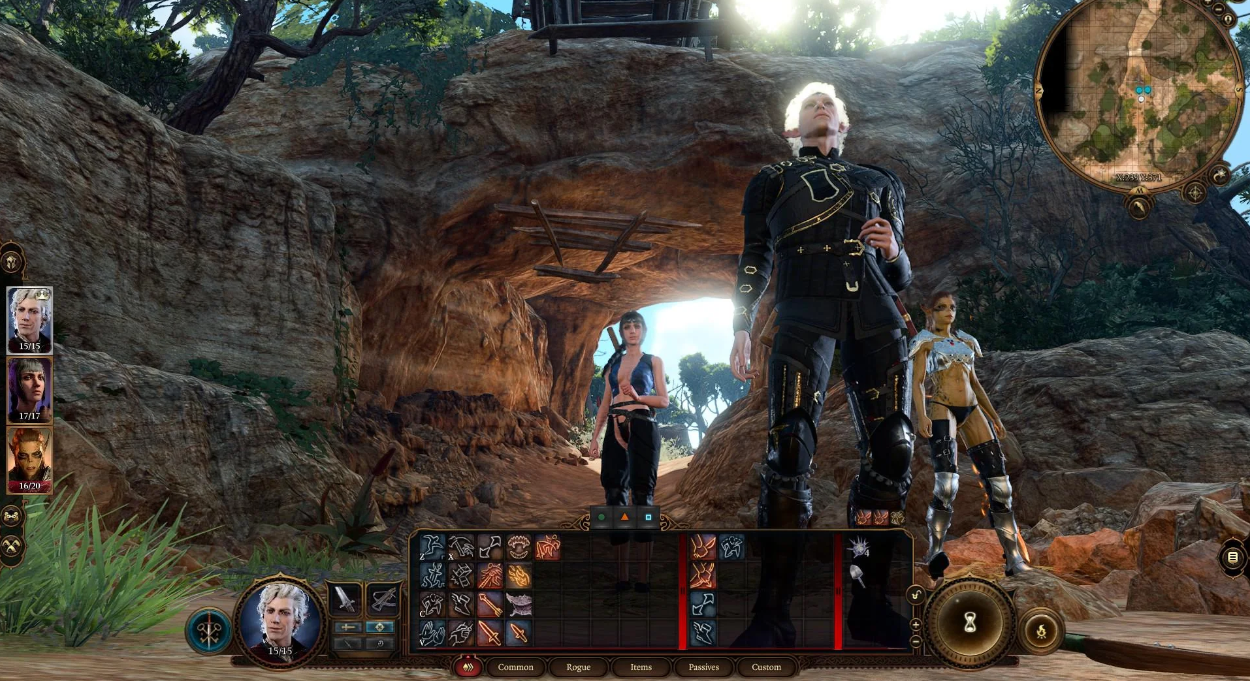Viewport: 1250px width, 681px height.
Task: Choose Lae'zel's portrait showing 16/20
Action: [30, 460]
